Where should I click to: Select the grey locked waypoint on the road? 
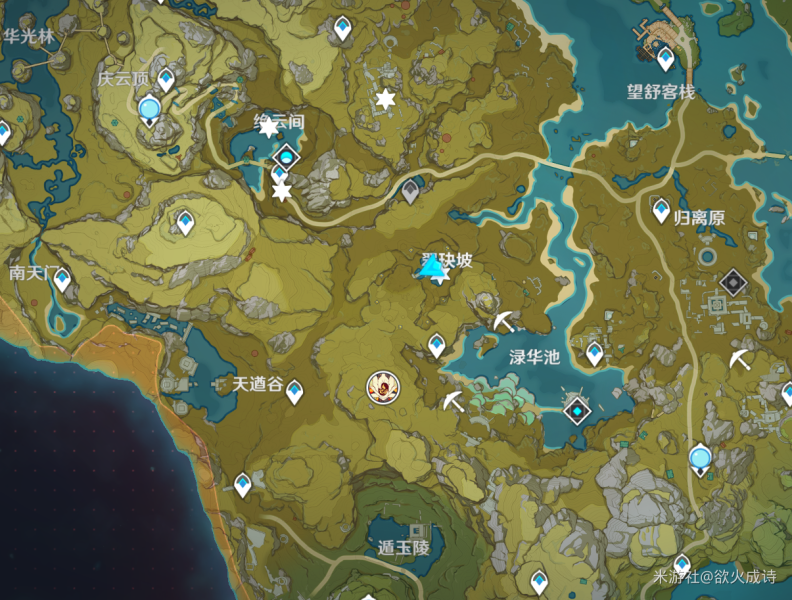pos(410,190)
